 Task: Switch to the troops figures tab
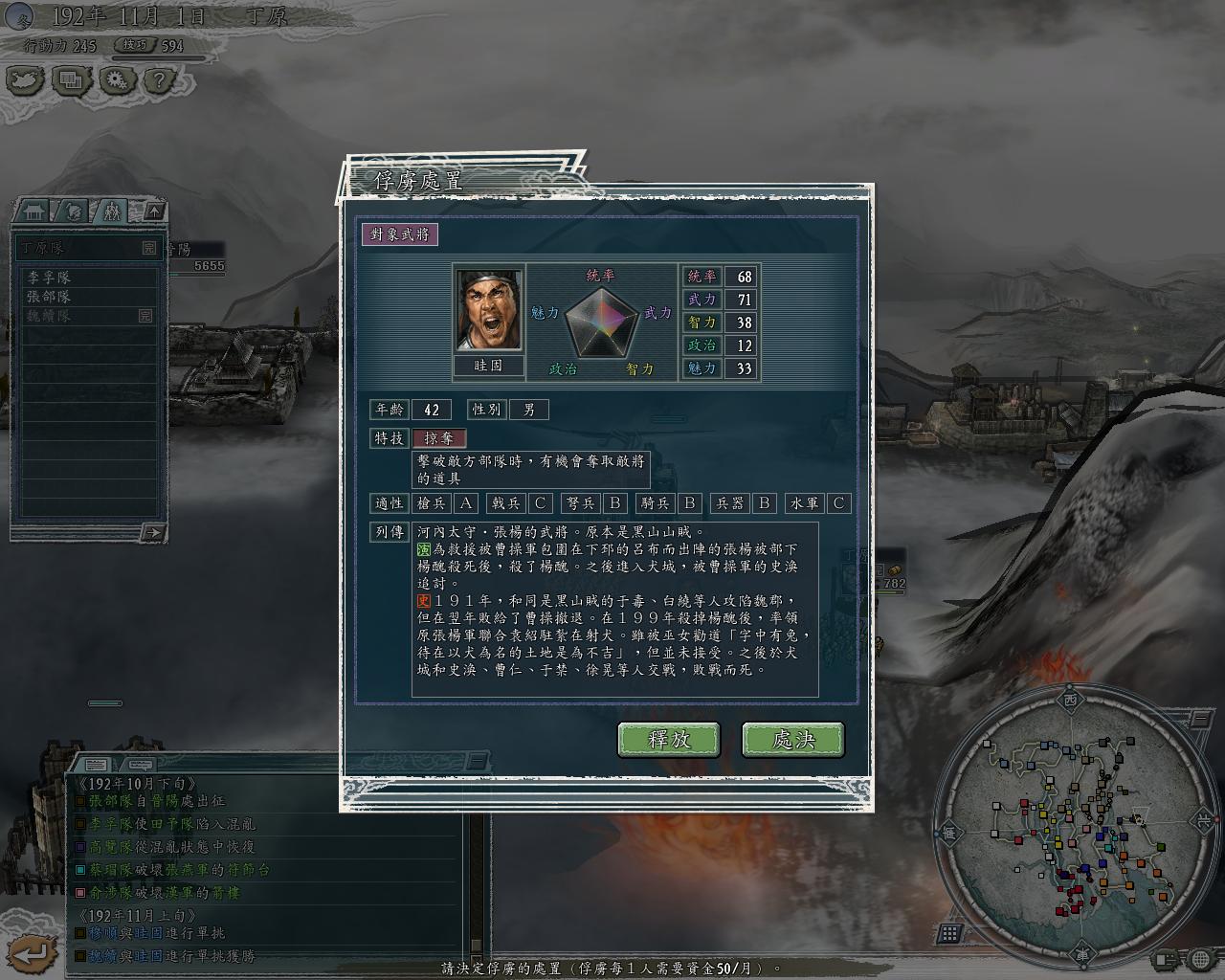coord(111,211)
